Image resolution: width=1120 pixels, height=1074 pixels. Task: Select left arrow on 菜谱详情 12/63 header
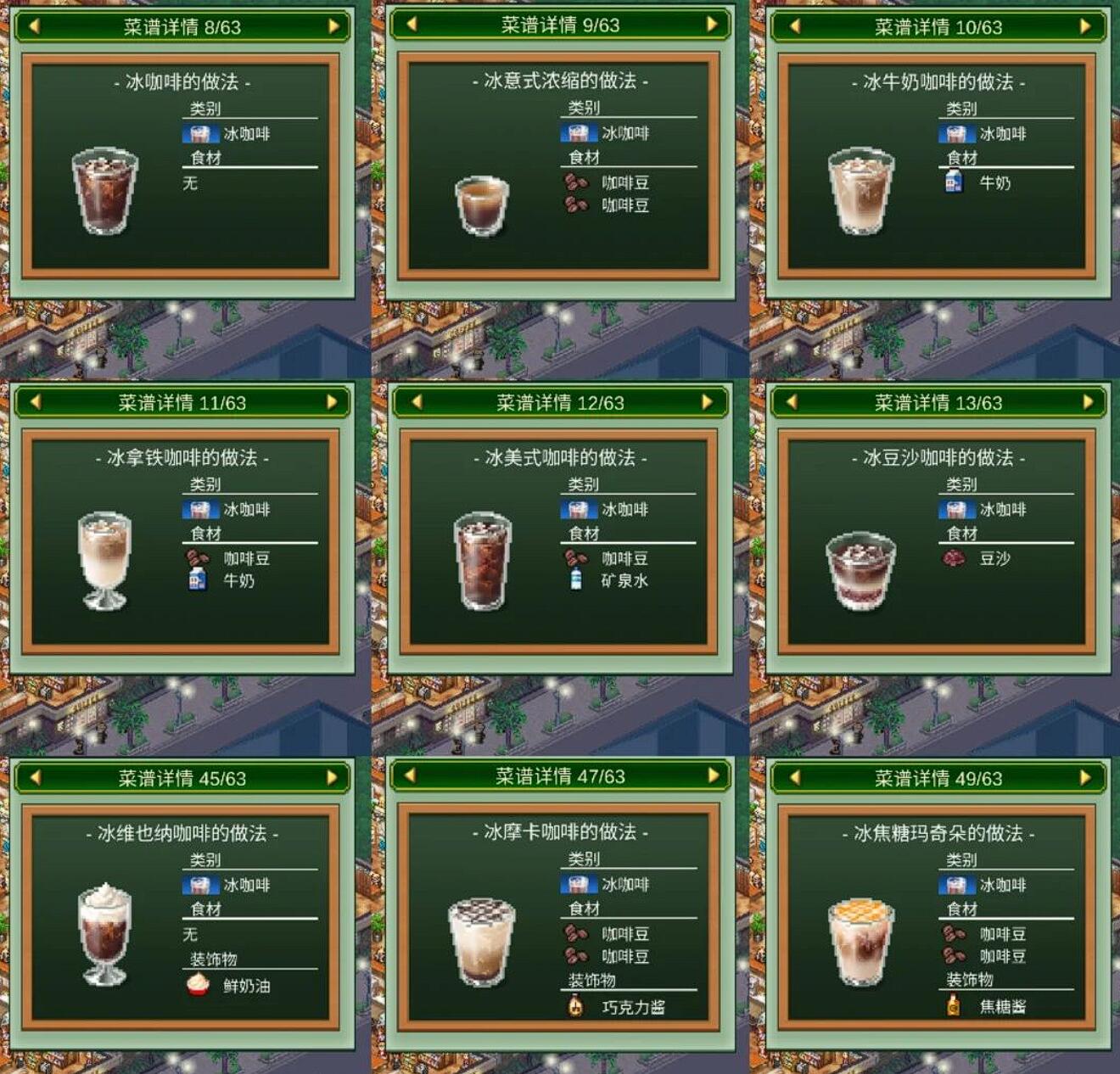tap(417, 402)
